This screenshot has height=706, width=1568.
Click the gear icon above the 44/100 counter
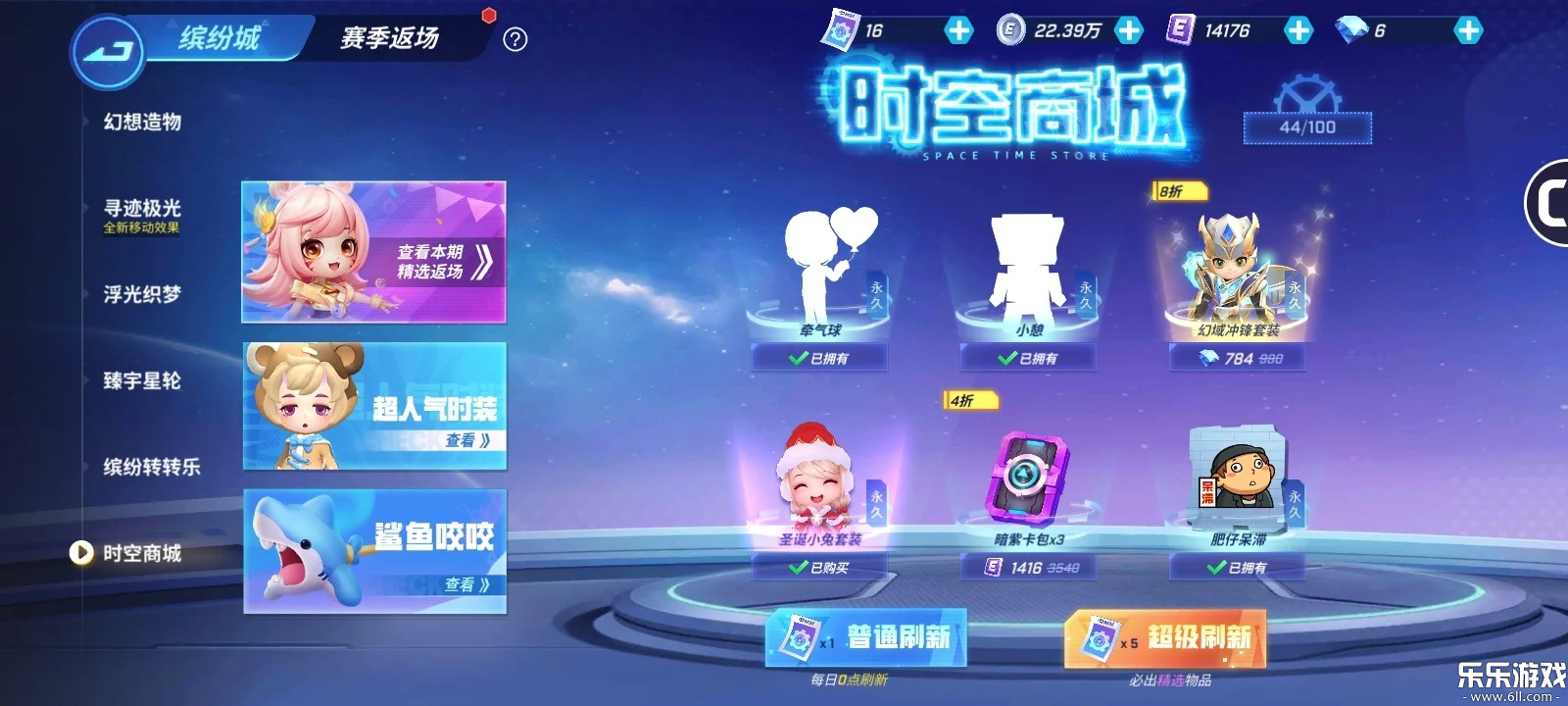point(1307,93)
